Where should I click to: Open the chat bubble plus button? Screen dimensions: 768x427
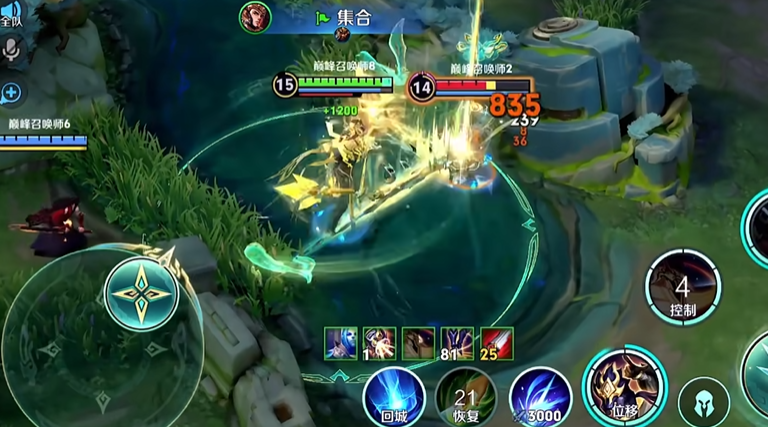tap(12, 93)
